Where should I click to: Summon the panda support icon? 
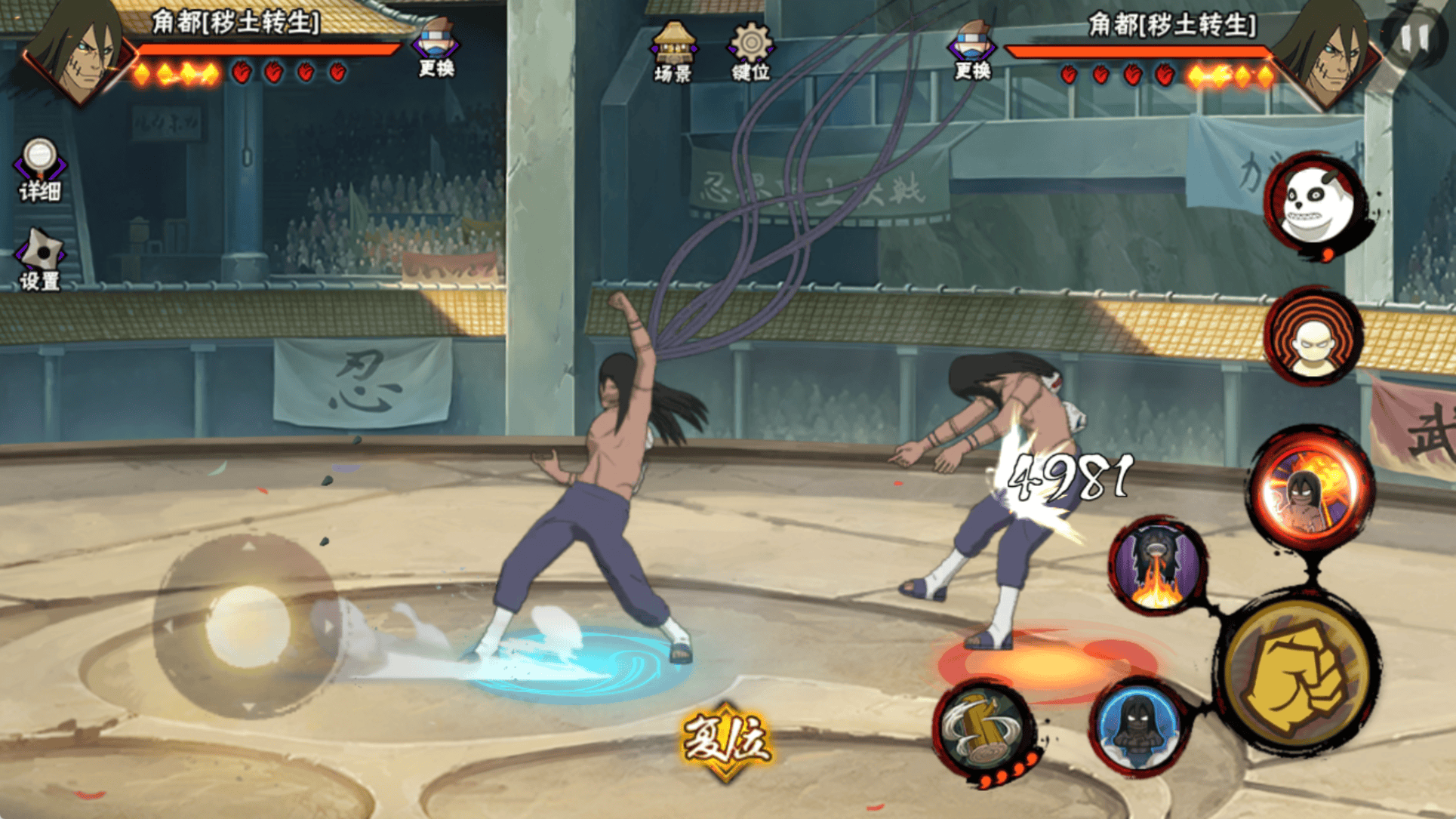click(x=1314, y=204)
